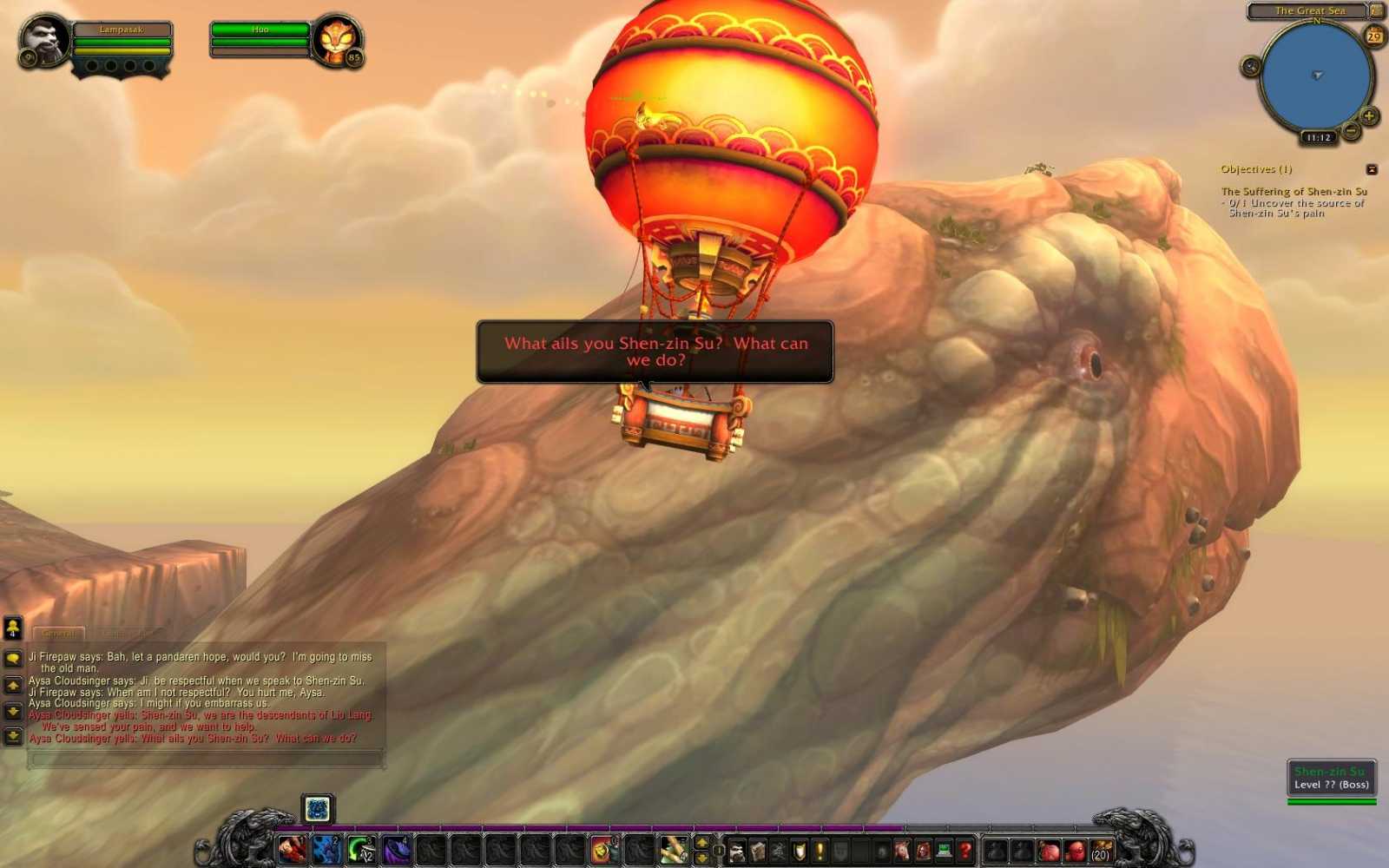Open the minimap tracking magnifier icon

[x=1250, y=66]
